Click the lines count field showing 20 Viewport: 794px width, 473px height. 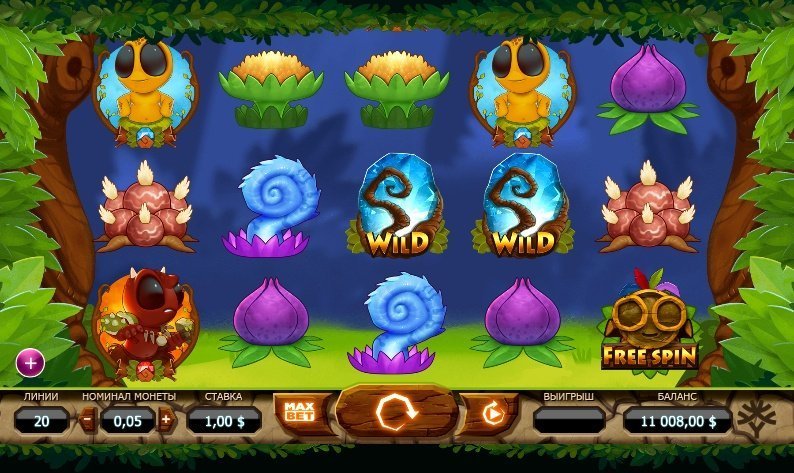pos(42,421)
